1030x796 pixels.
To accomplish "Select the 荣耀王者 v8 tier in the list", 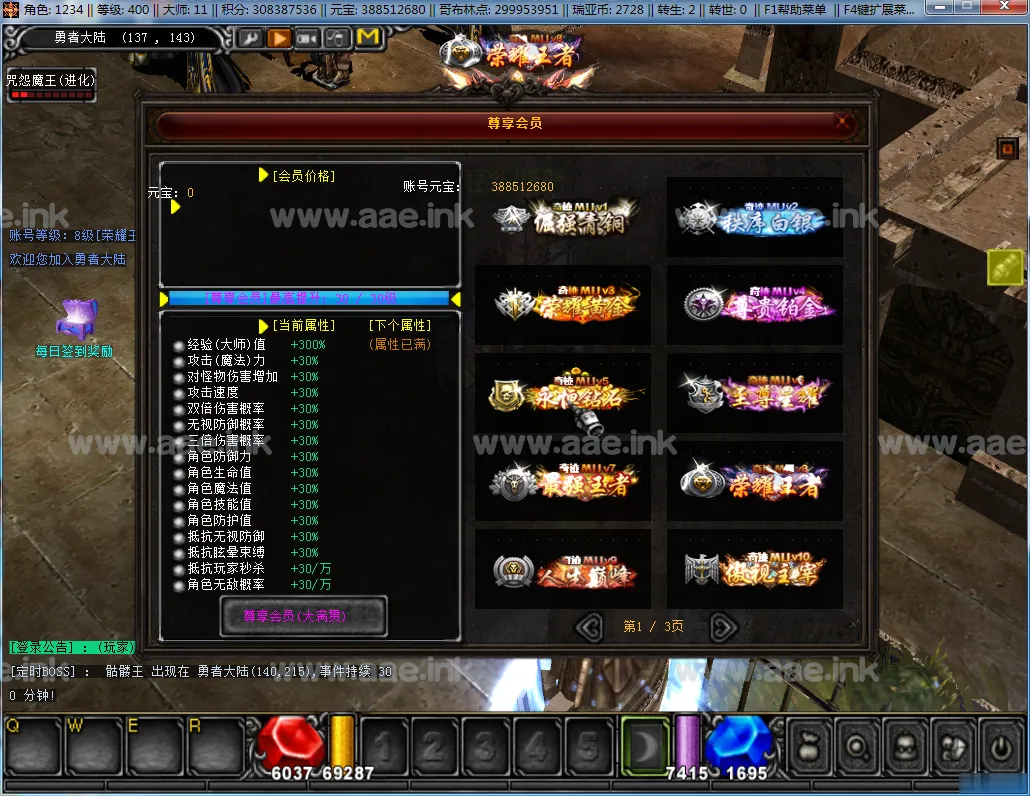I will [755, 482].
